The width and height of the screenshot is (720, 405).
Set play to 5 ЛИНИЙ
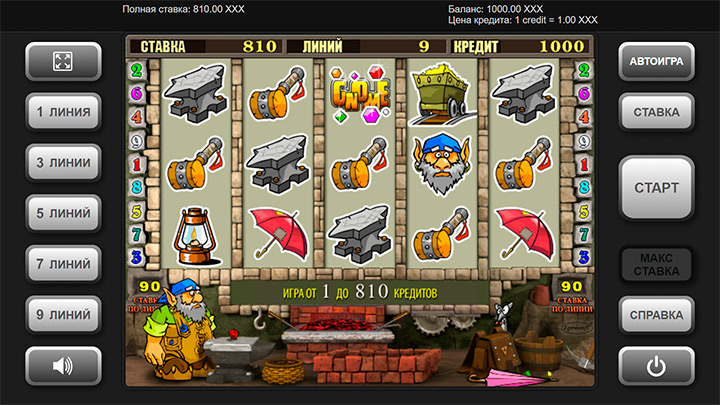coord(63,213)
